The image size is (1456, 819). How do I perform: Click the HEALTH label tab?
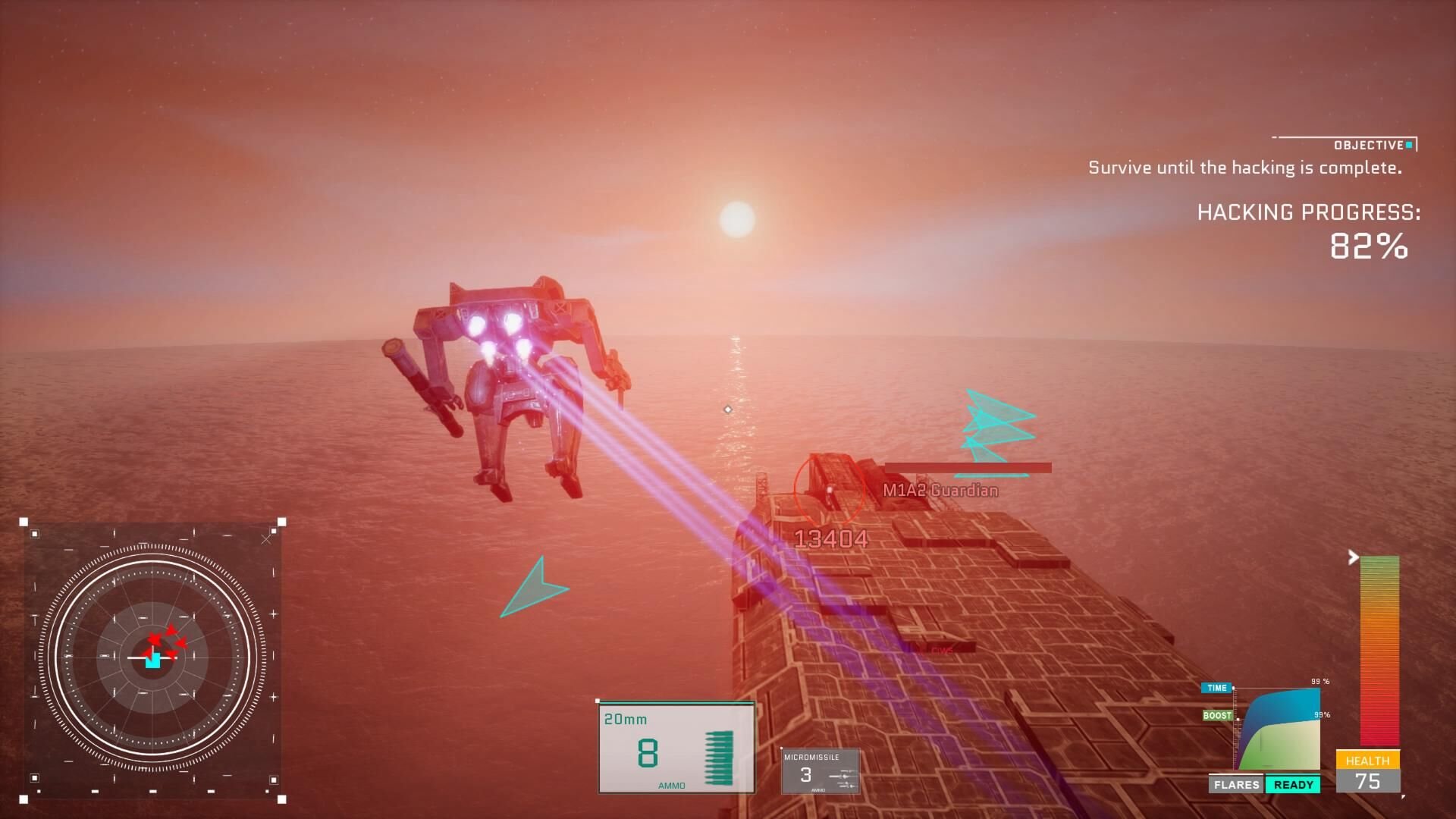point(1370,761)
